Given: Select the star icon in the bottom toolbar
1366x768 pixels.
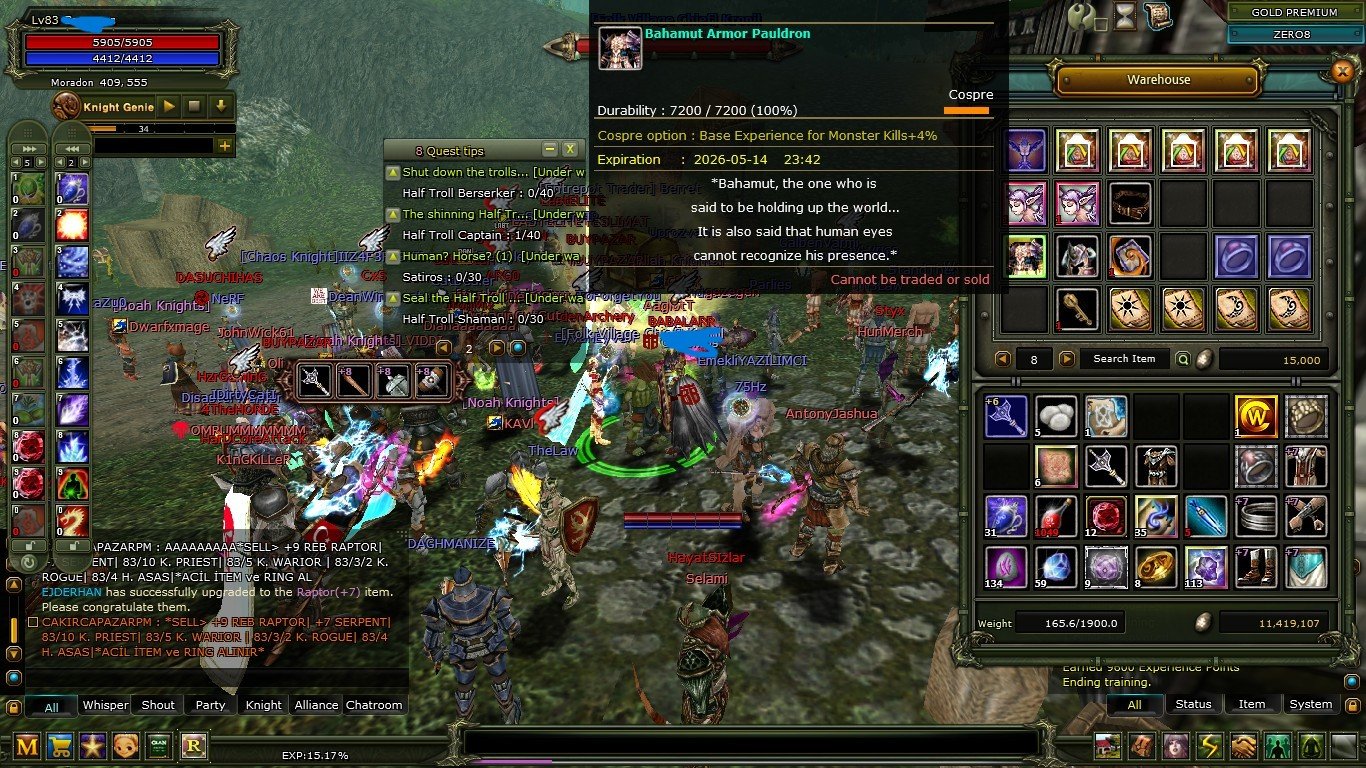Looking at the screenshot, I should coord(93,748).
